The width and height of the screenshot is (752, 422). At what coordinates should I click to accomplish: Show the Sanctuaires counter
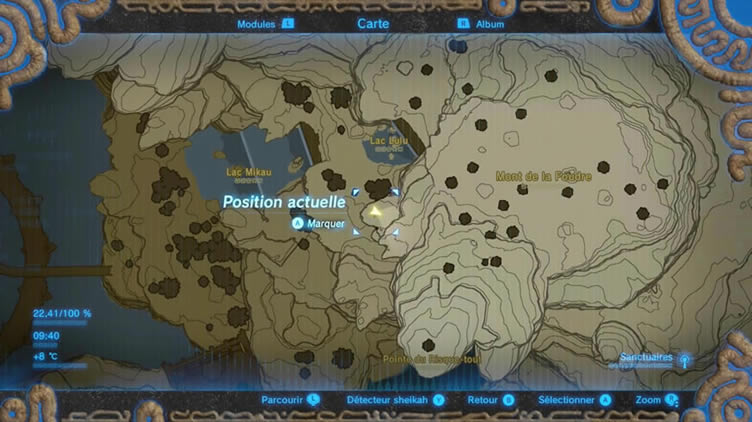(x=646, y=357)
